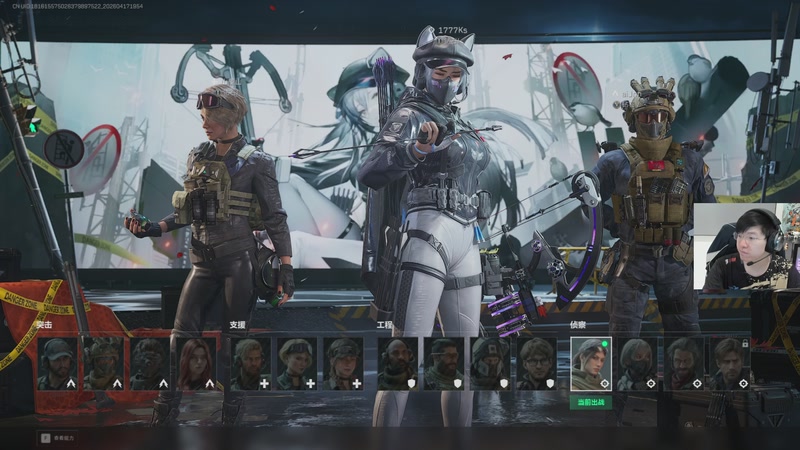Select the bald bearded engineer operator
The height and width of the screenshot is (450, 800).
pos(398,363)
